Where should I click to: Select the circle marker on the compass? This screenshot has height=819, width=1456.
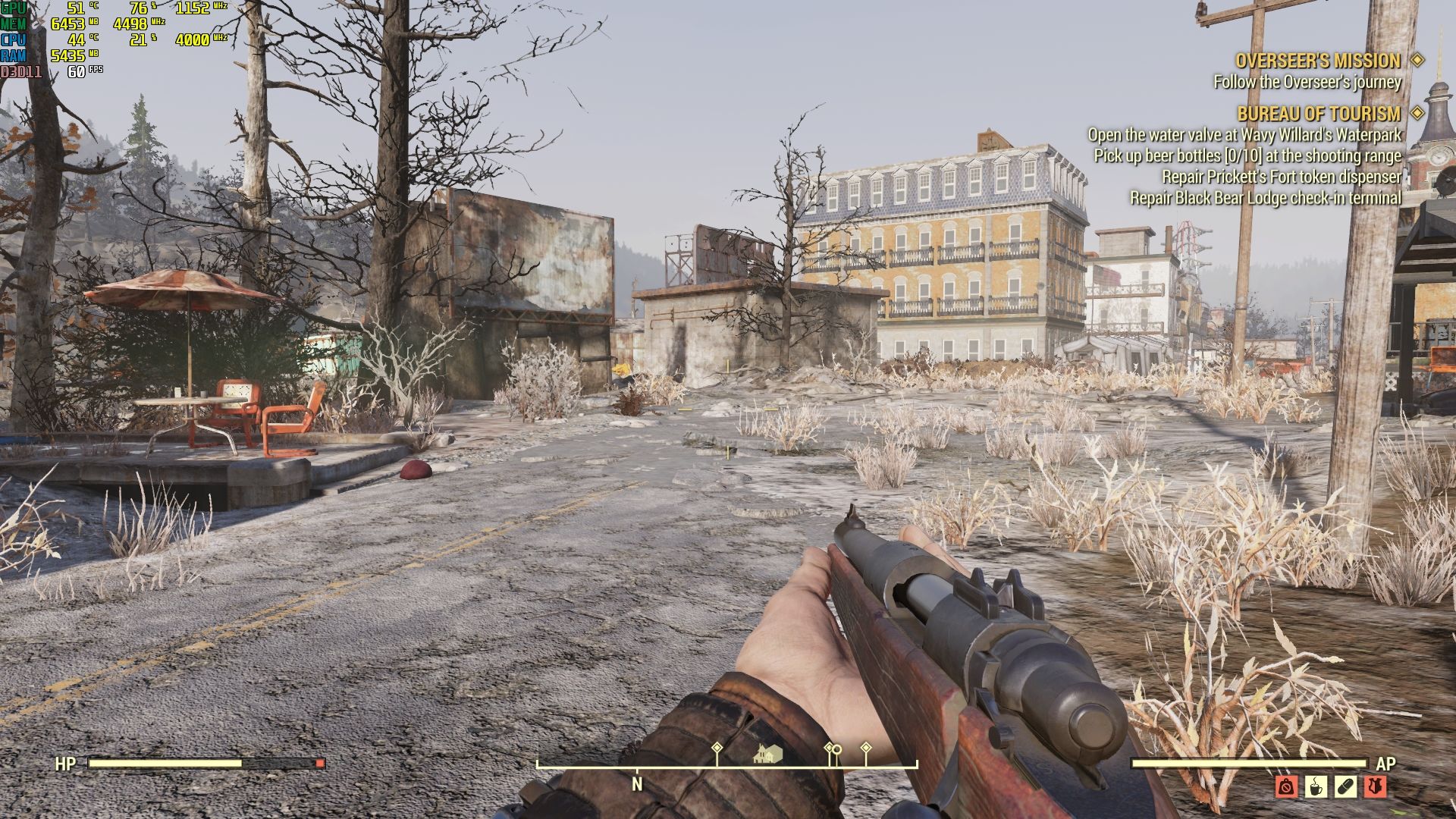(836, 751)
